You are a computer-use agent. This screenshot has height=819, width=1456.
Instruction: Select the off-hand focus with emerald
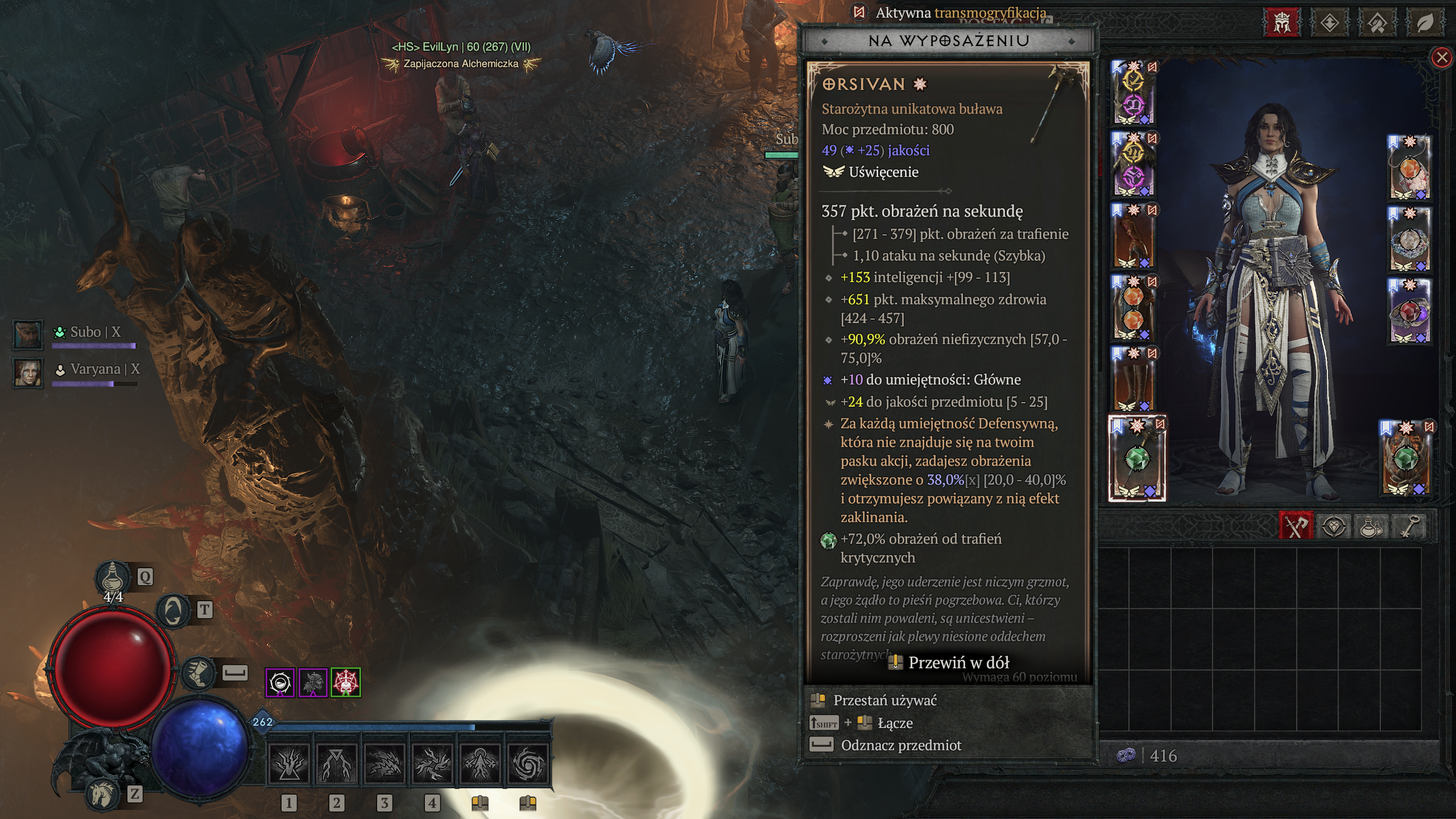[1406, 458]
